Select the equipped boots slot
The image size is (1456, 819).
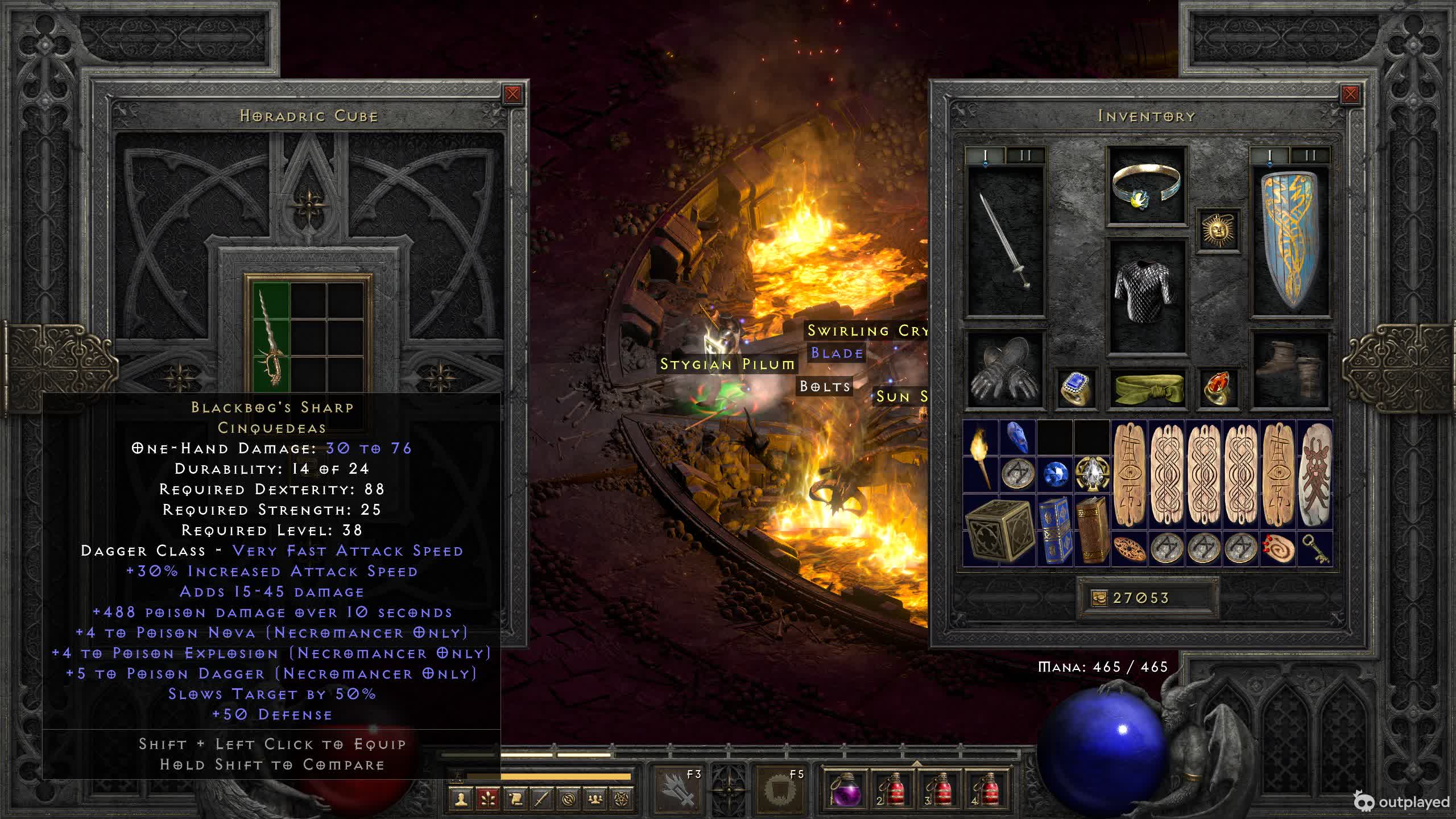(x=1290, y=371)
